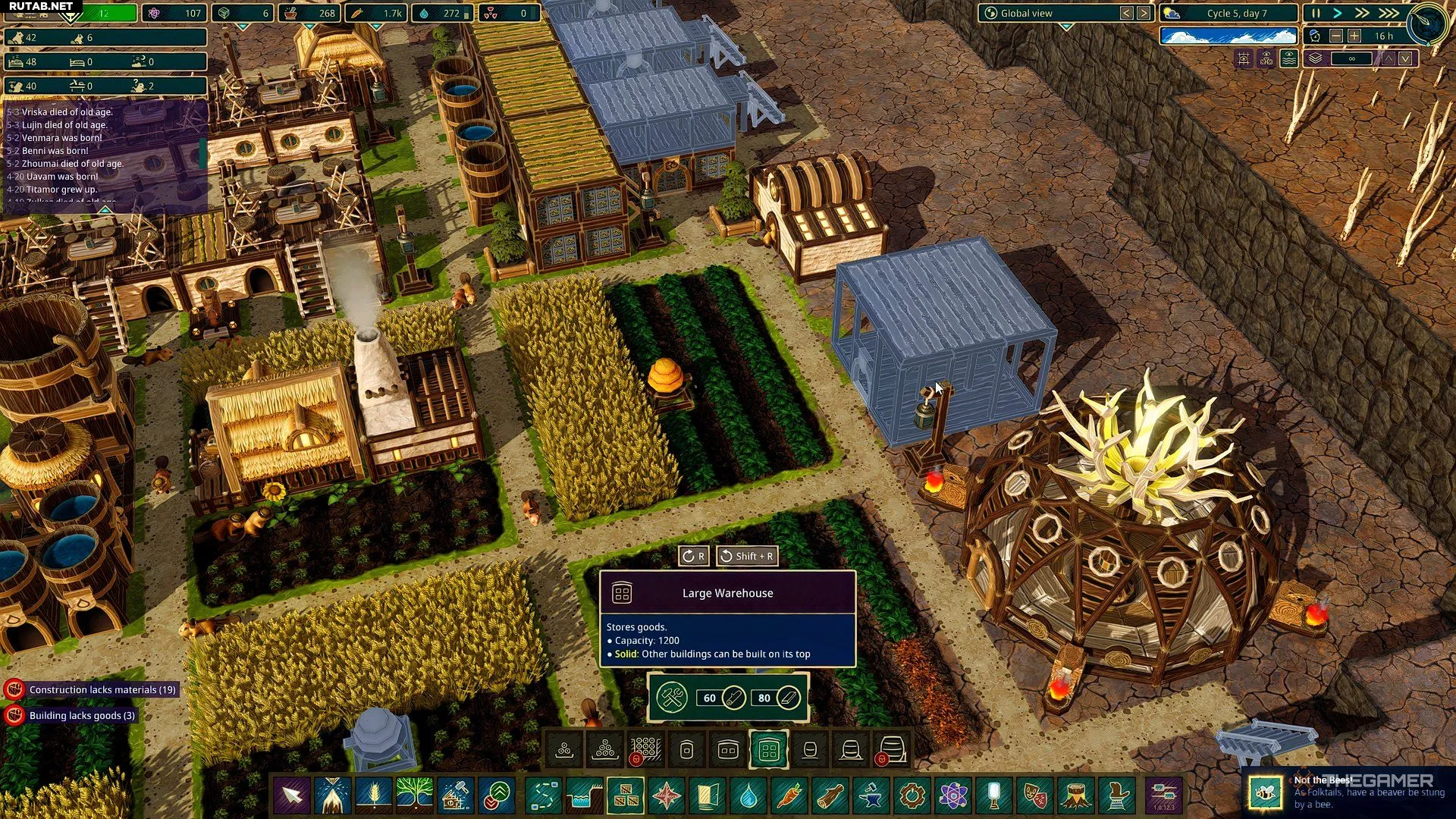This screenshot has height=819, width=1456.
Task: Set game speed to triple arrows
Action: (x=1389, y=13)
